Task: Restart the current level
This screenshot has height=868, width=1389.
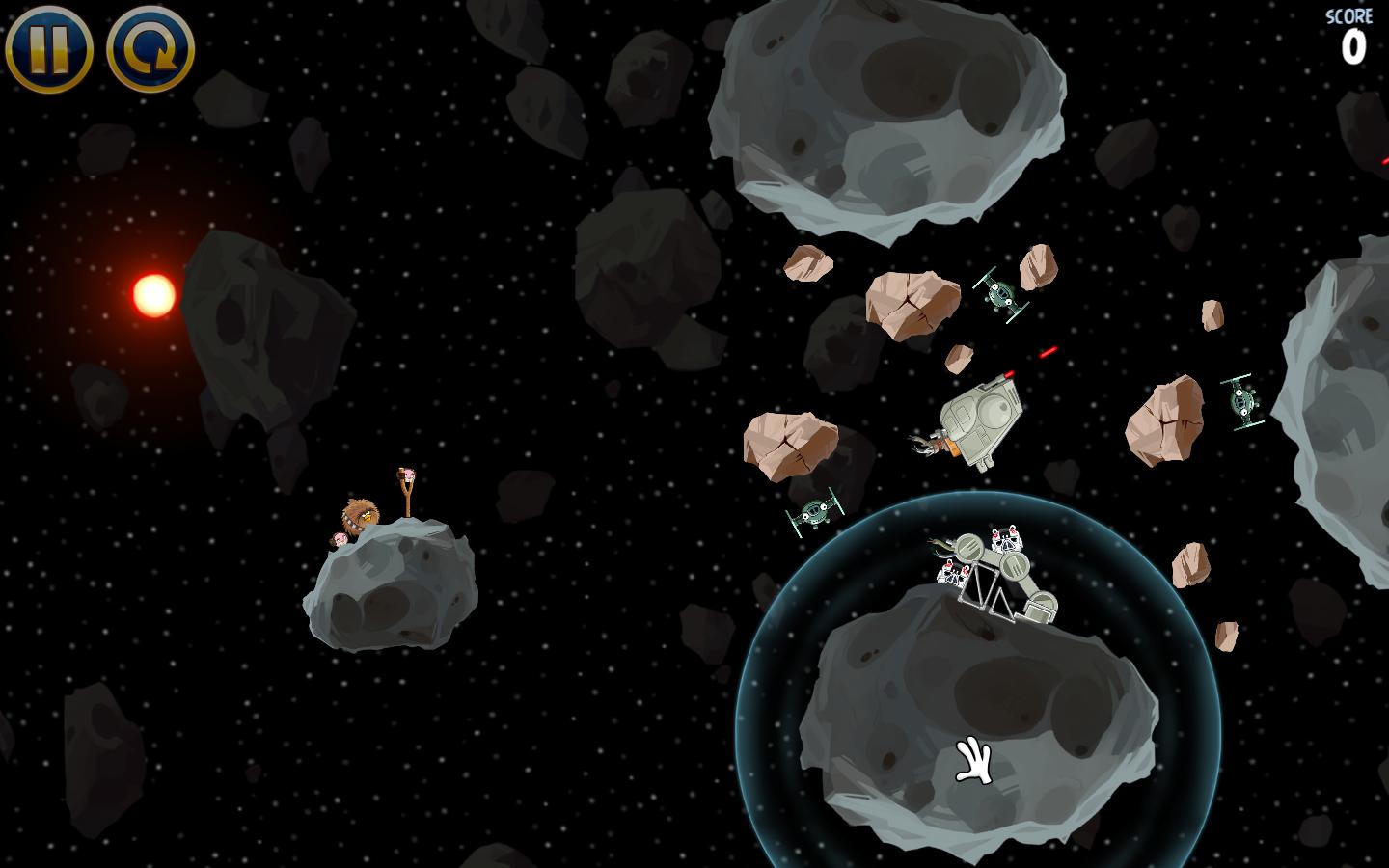Action: pos(150,48)
